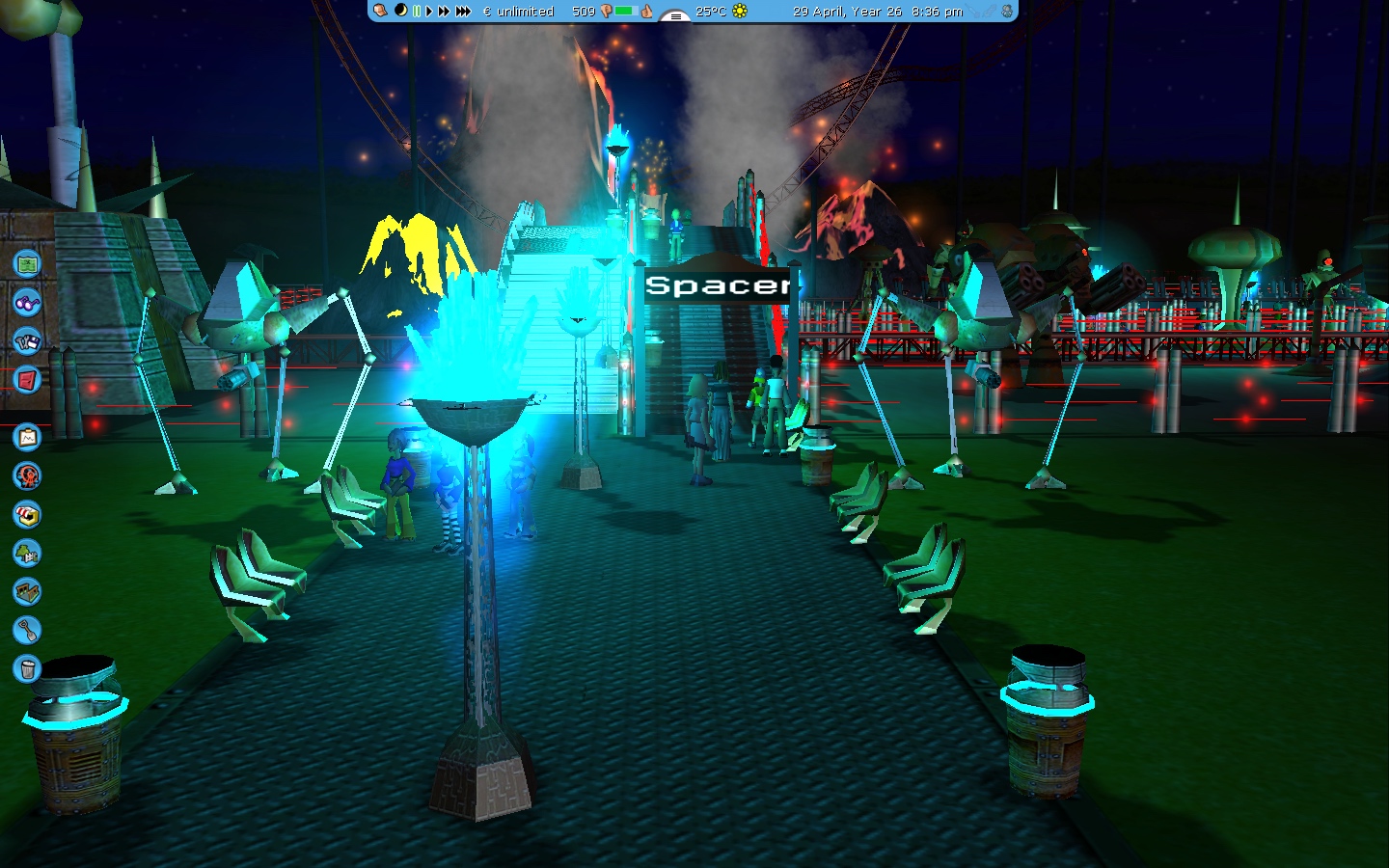1389x868 pixels.
Task: Set game speed to double fast-forward
Action: pos(444,12)
